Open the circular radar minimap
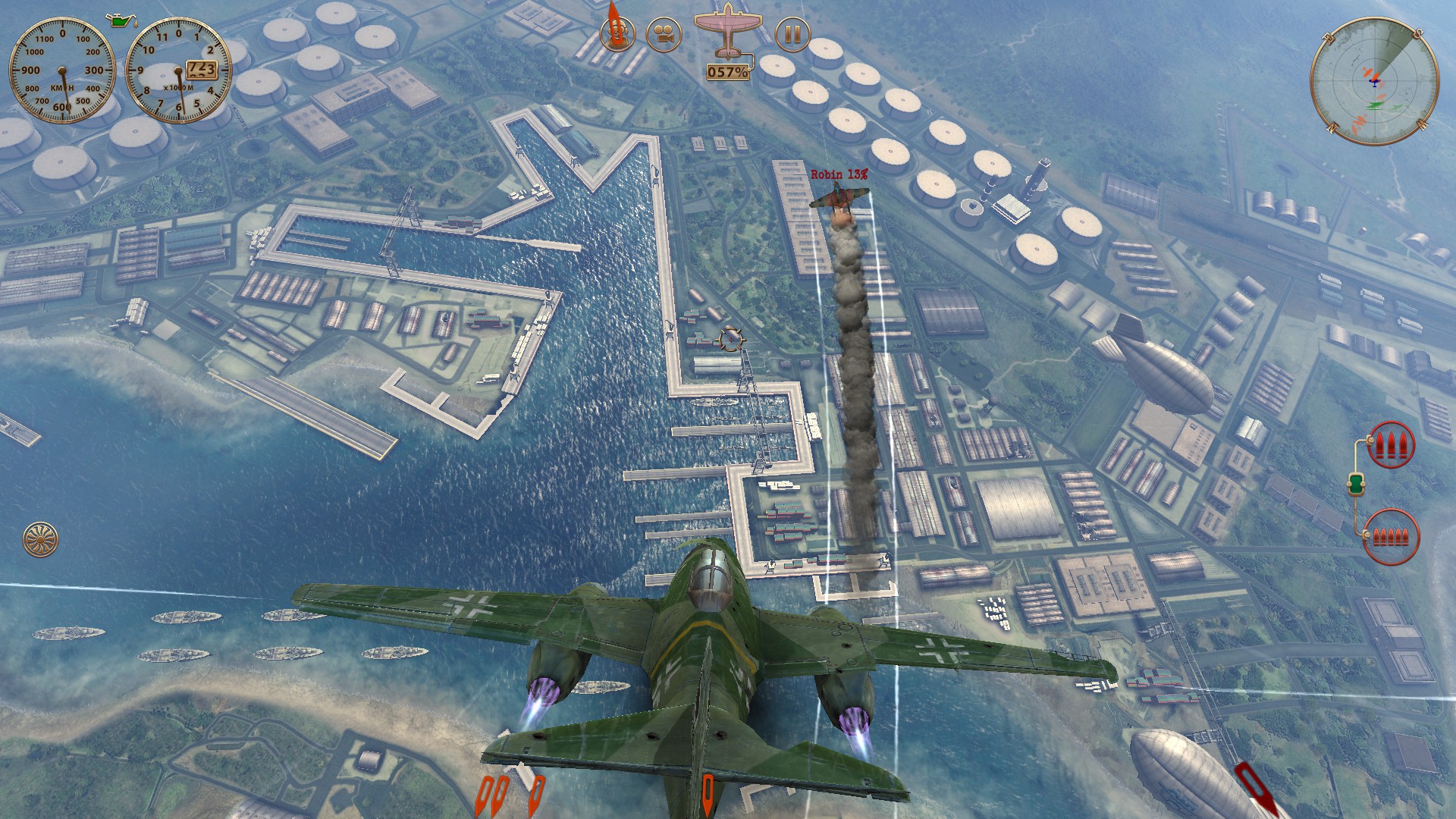 coord(1374,81)
